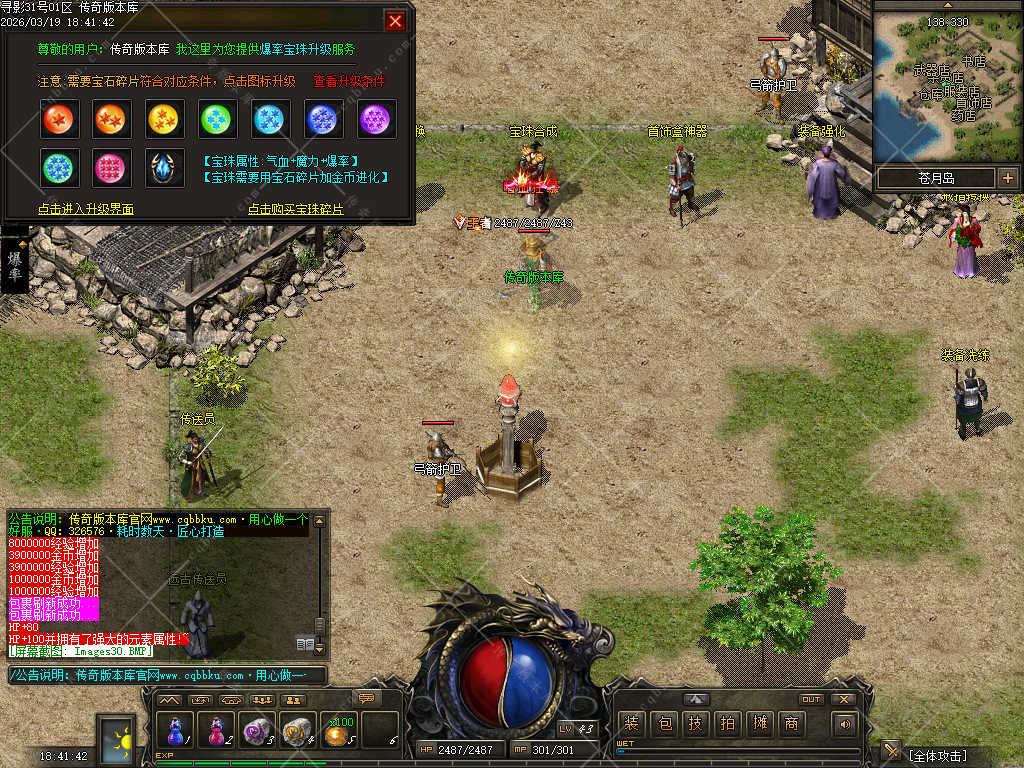Choose the yellow three-star orb
Screen dimensions: 1024x768
pyautogui.click(x=165, y=120)
